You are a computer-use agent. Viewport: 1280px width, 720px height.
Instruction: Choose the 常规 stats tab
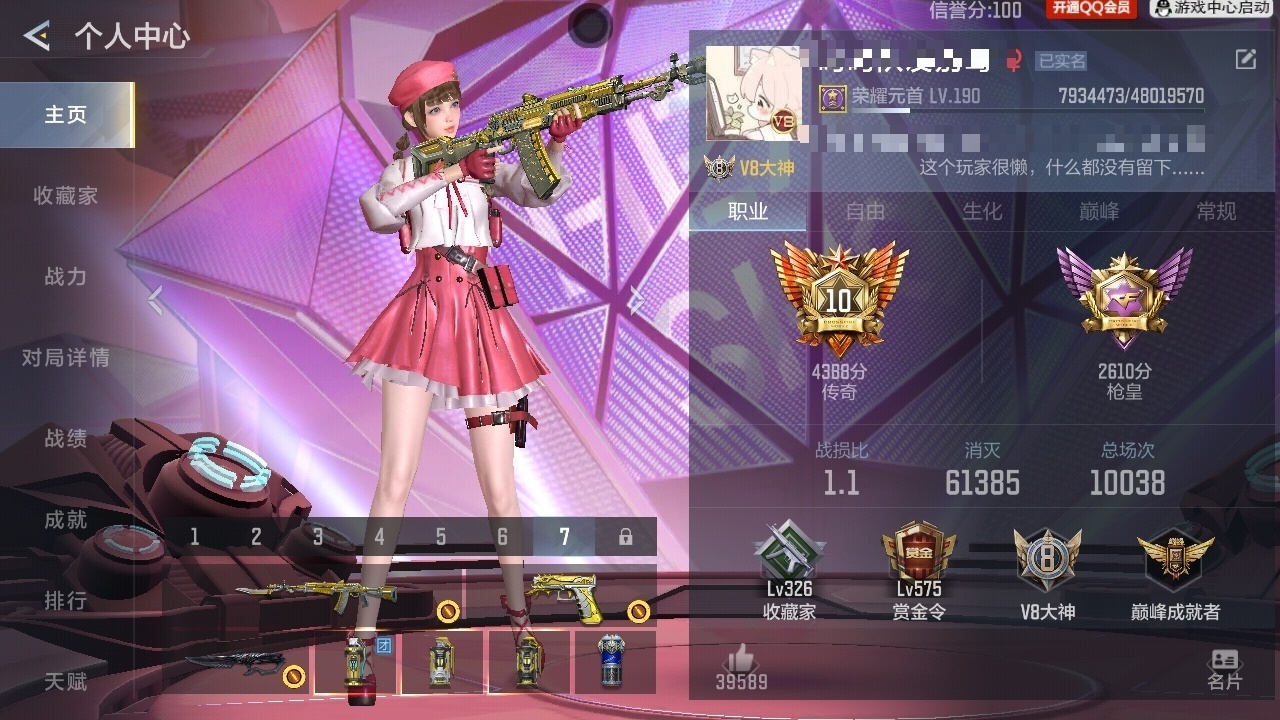(1216, 212)
